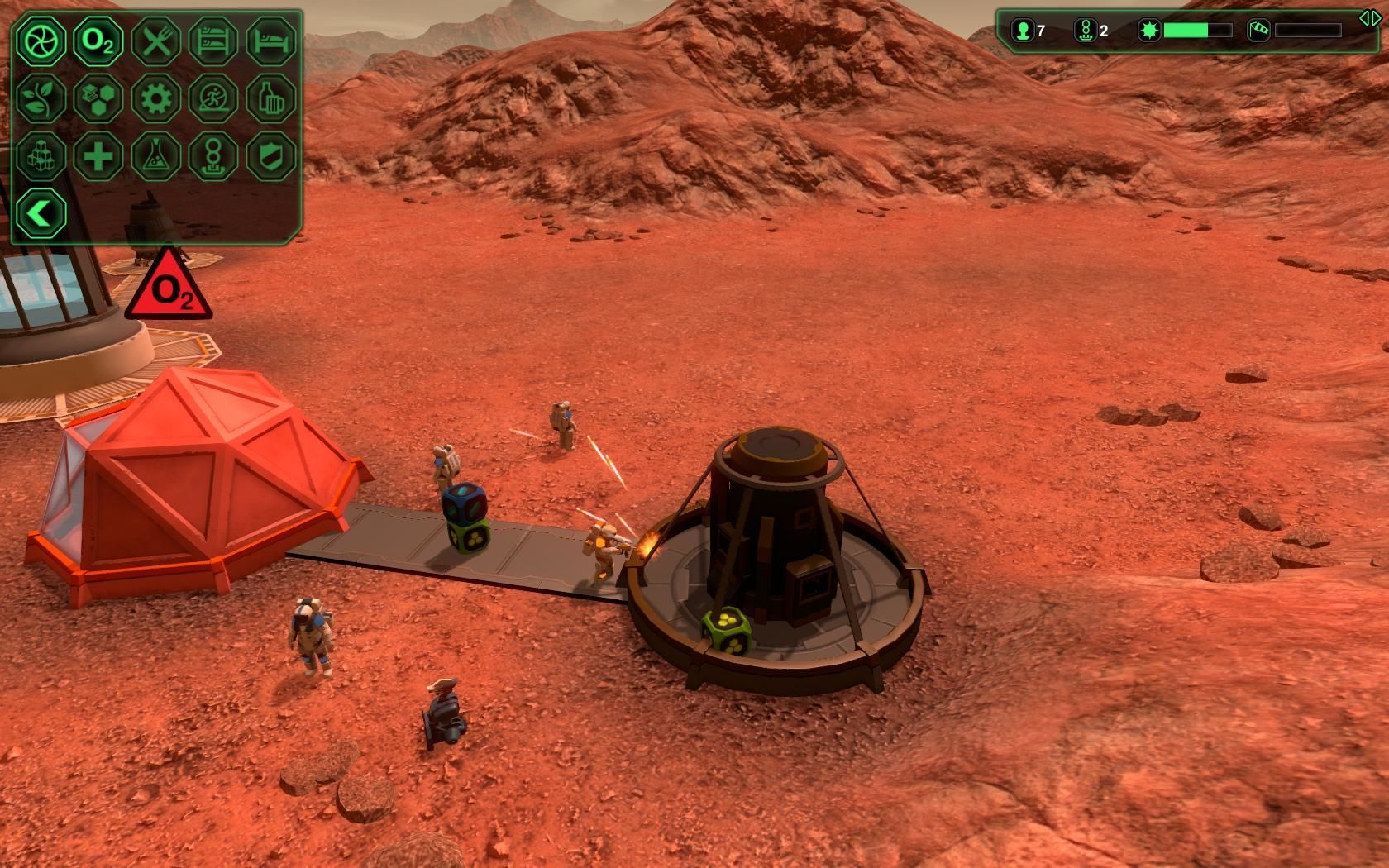This screenshot has width=1389, height=868.
Task: Select the airlock build icon
Action: tap(41, 41)
